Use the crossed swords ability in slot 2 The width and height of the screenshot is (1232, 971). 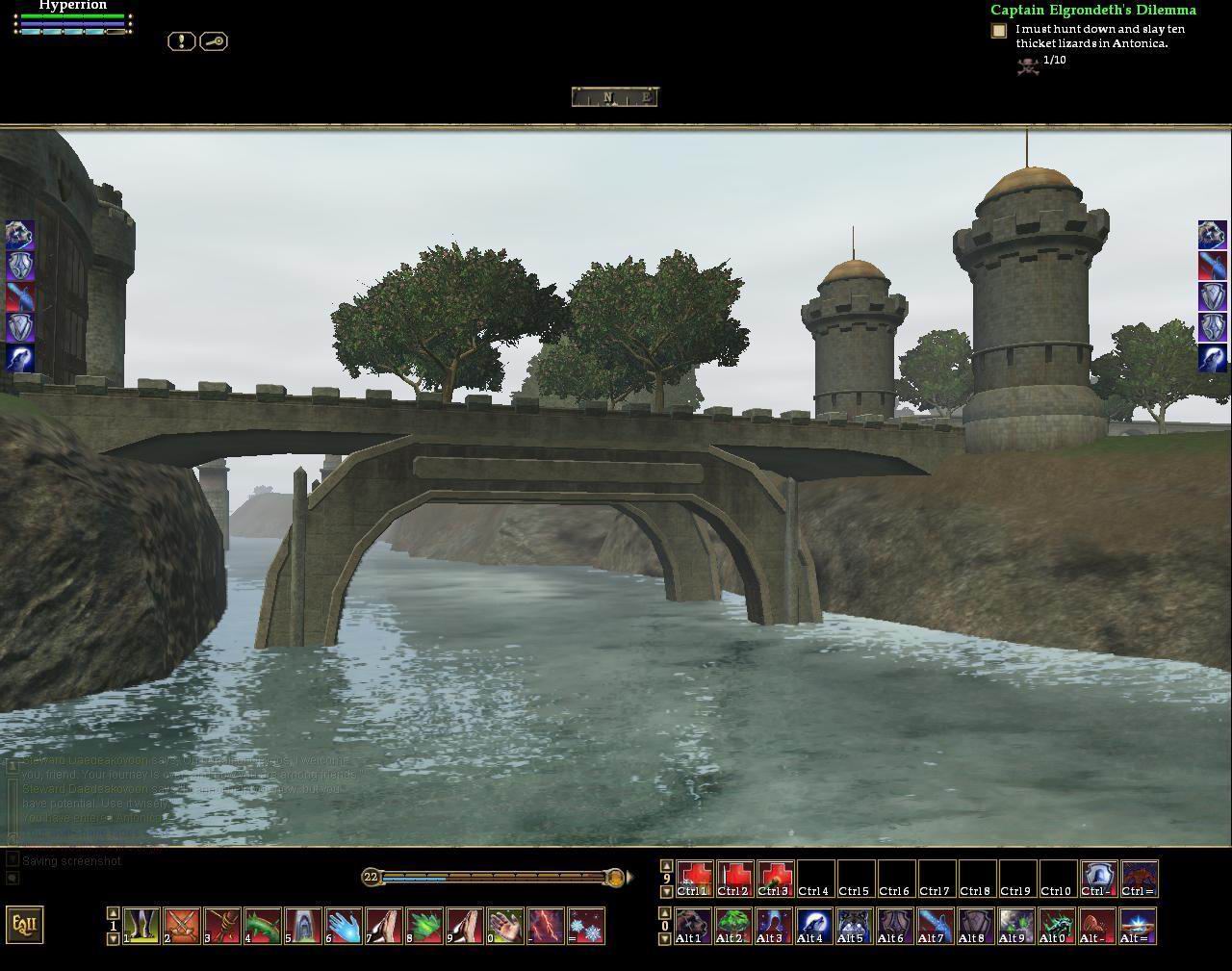click(x=182, y=926)
